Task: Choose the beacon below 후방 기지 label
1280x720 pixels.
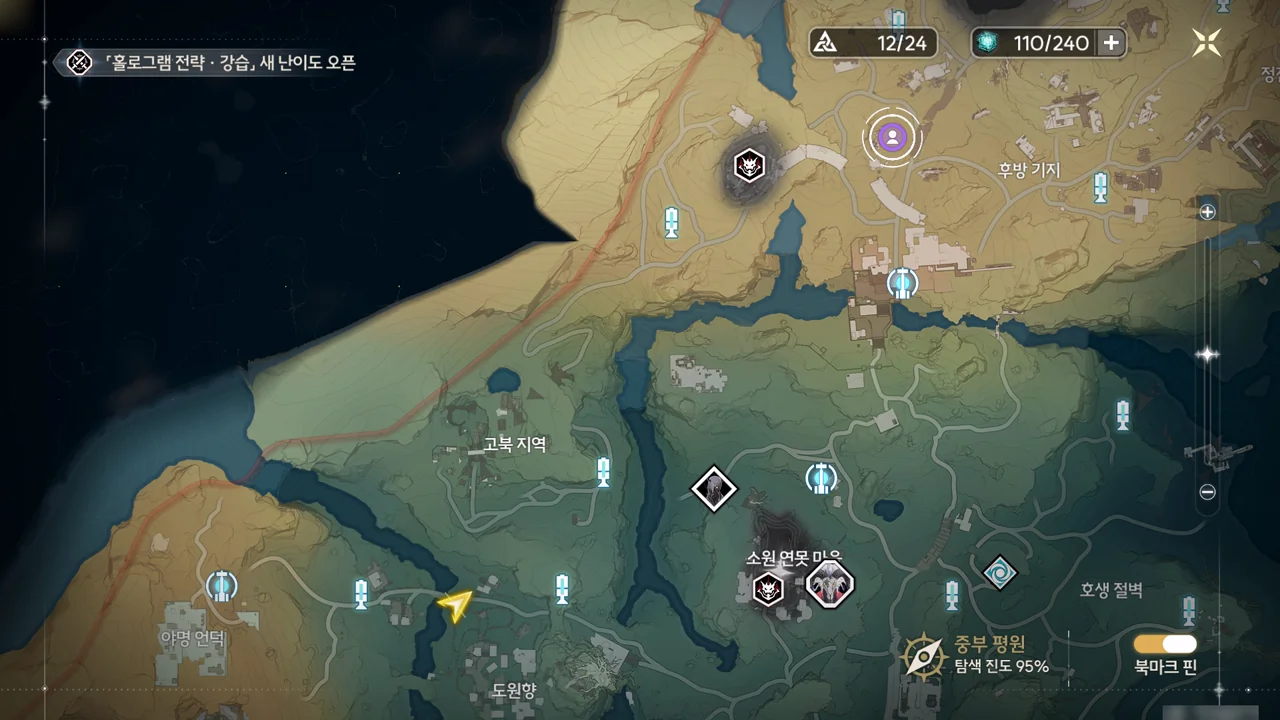Action: [1100, 187]
